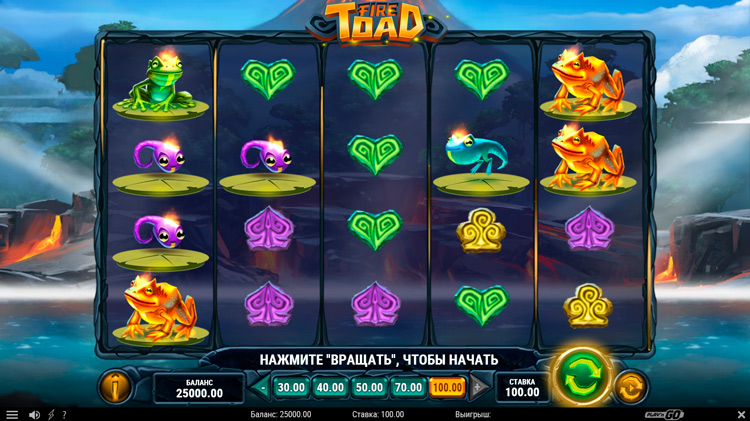This screenshot has height=421, width=750.
Task: Increase the bet with the plus arrow
Action: coord(477,387)
